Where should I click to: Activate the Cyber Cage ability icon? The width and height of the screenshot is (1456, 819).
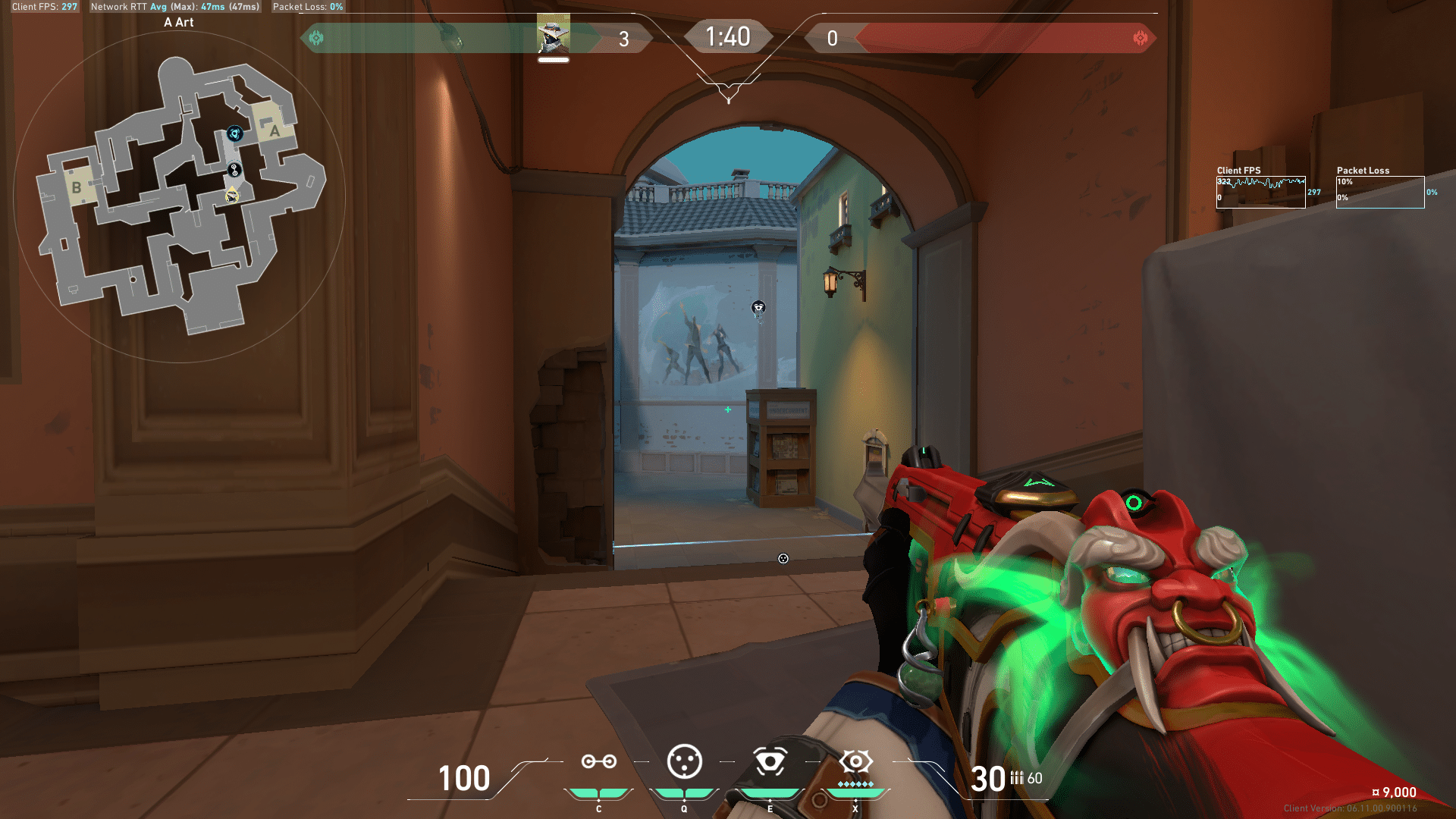[x=684, y=761]
